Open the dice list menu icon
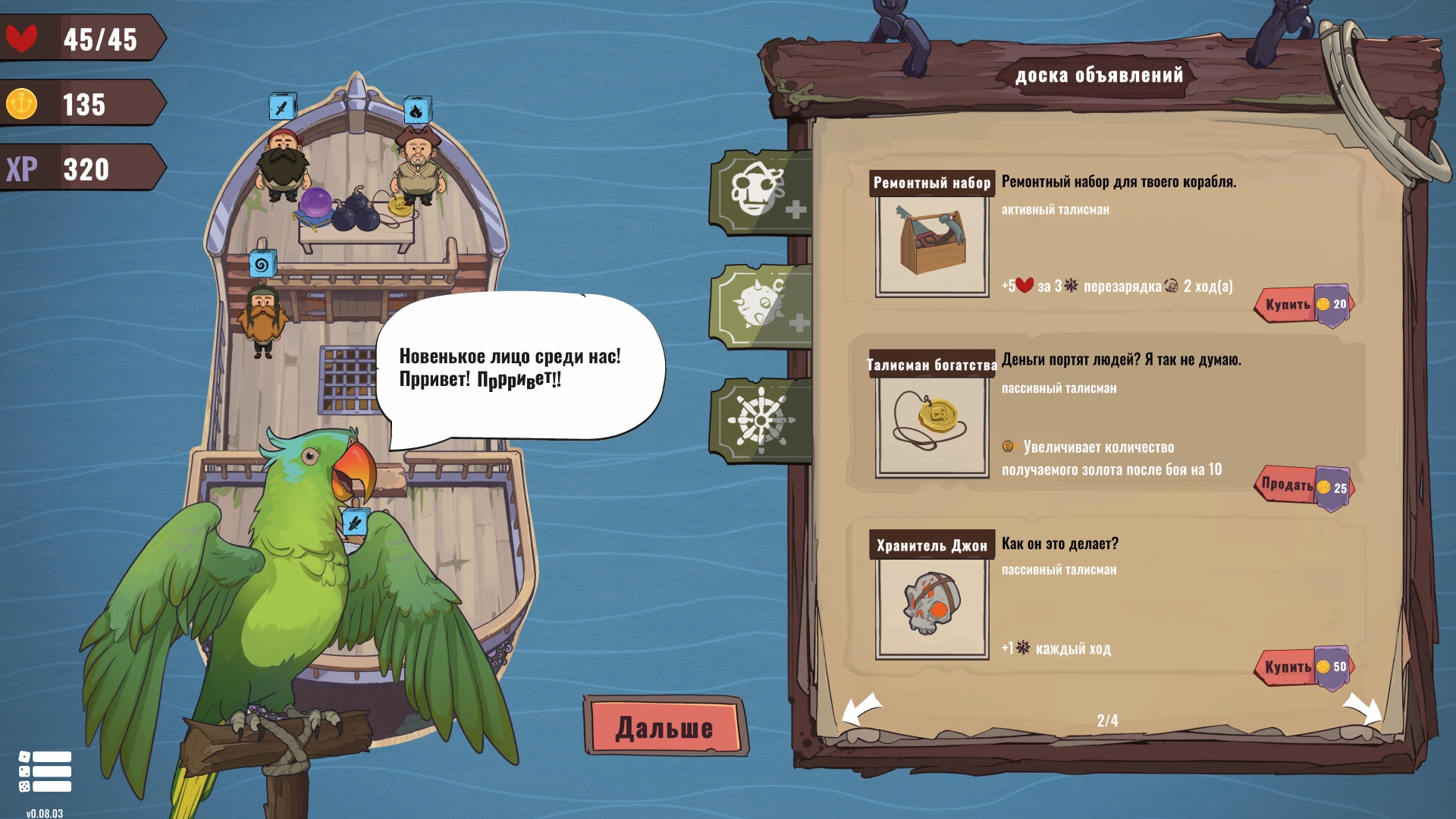The image size is (1456, 819). (45, 771)
